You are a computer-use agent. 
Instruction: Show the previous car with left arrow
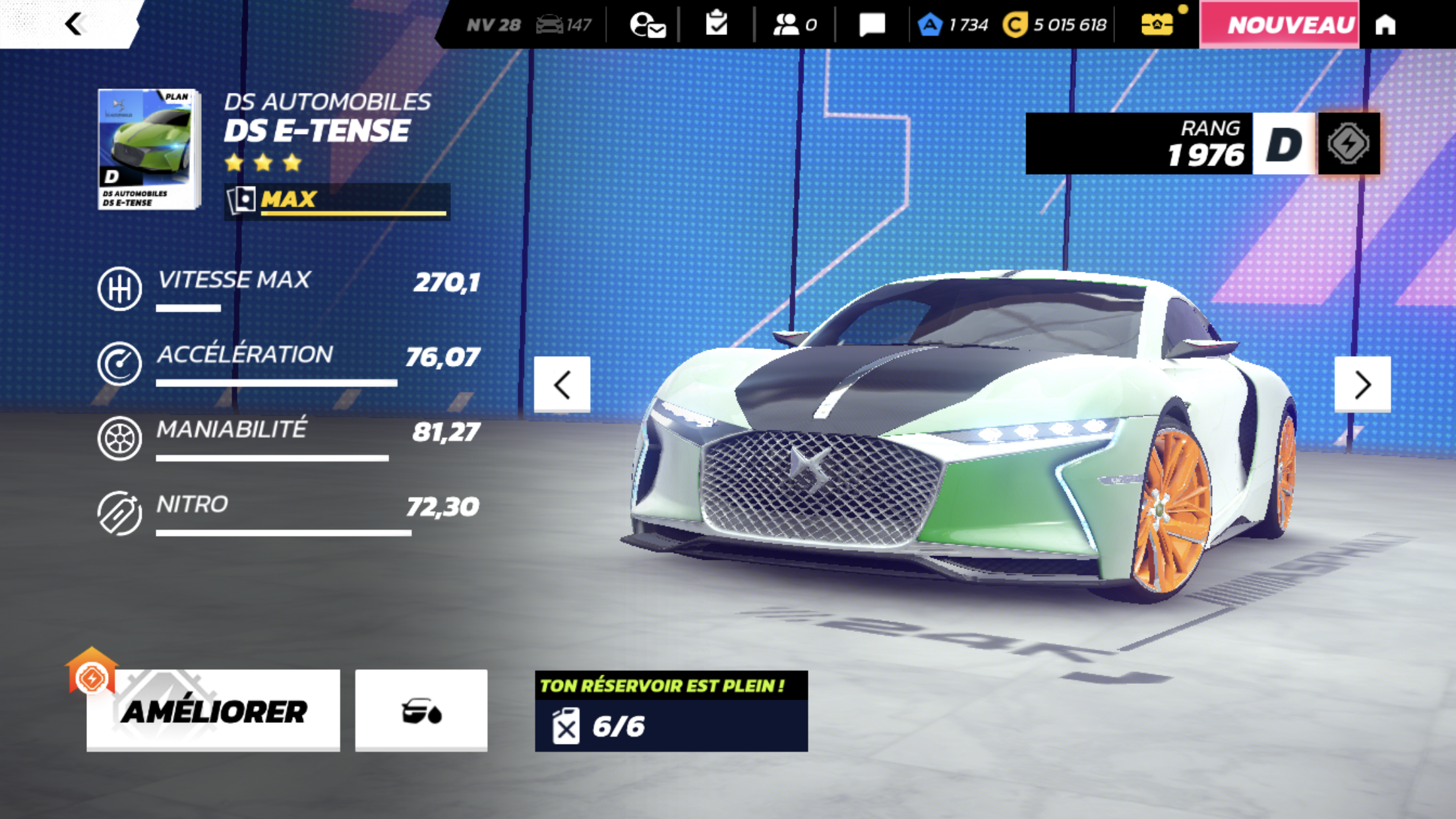click(x=562, y=384)
